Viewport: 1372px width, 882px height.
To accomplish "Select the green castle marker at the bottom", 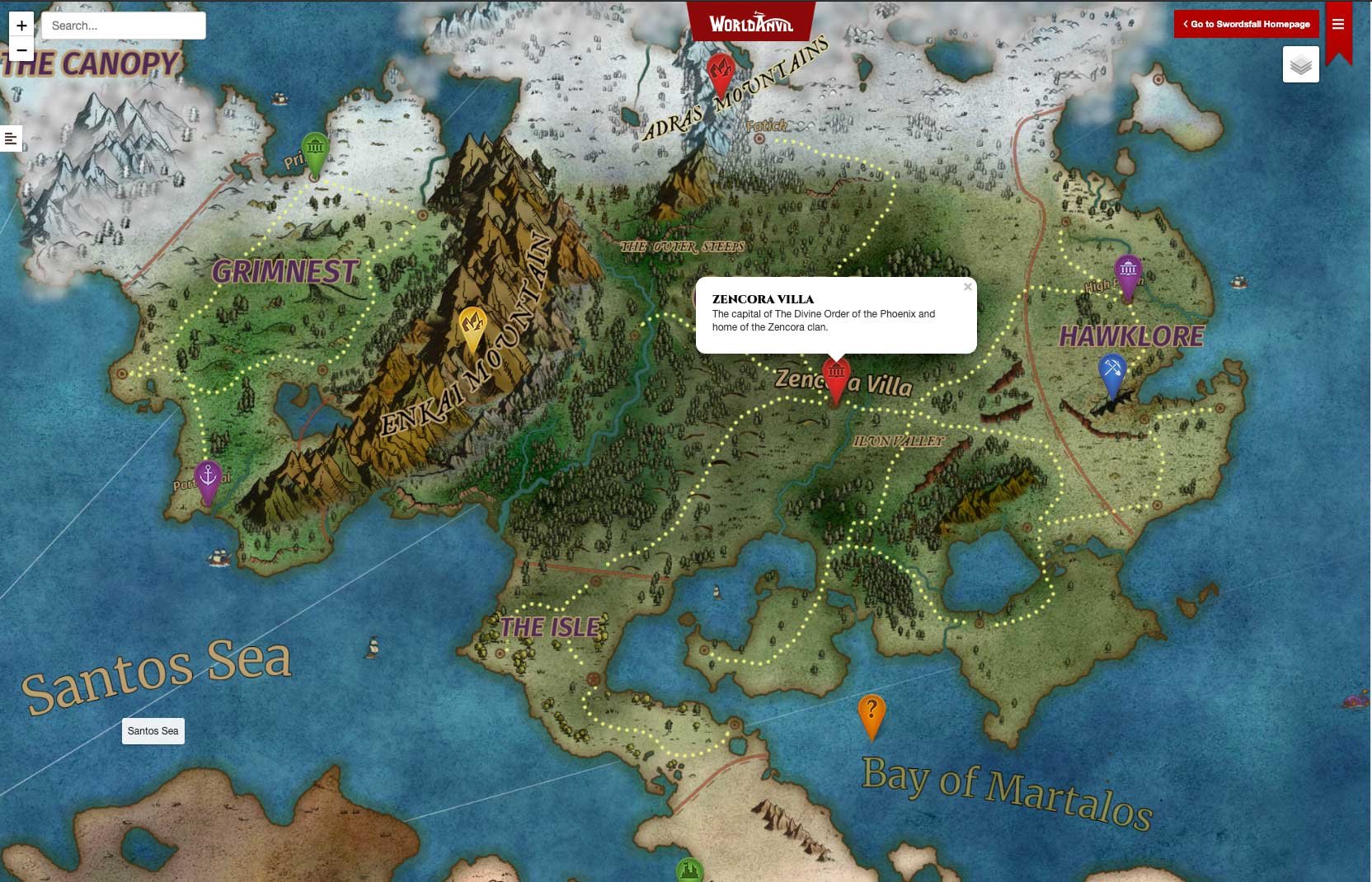I will (x=689, y=870).
